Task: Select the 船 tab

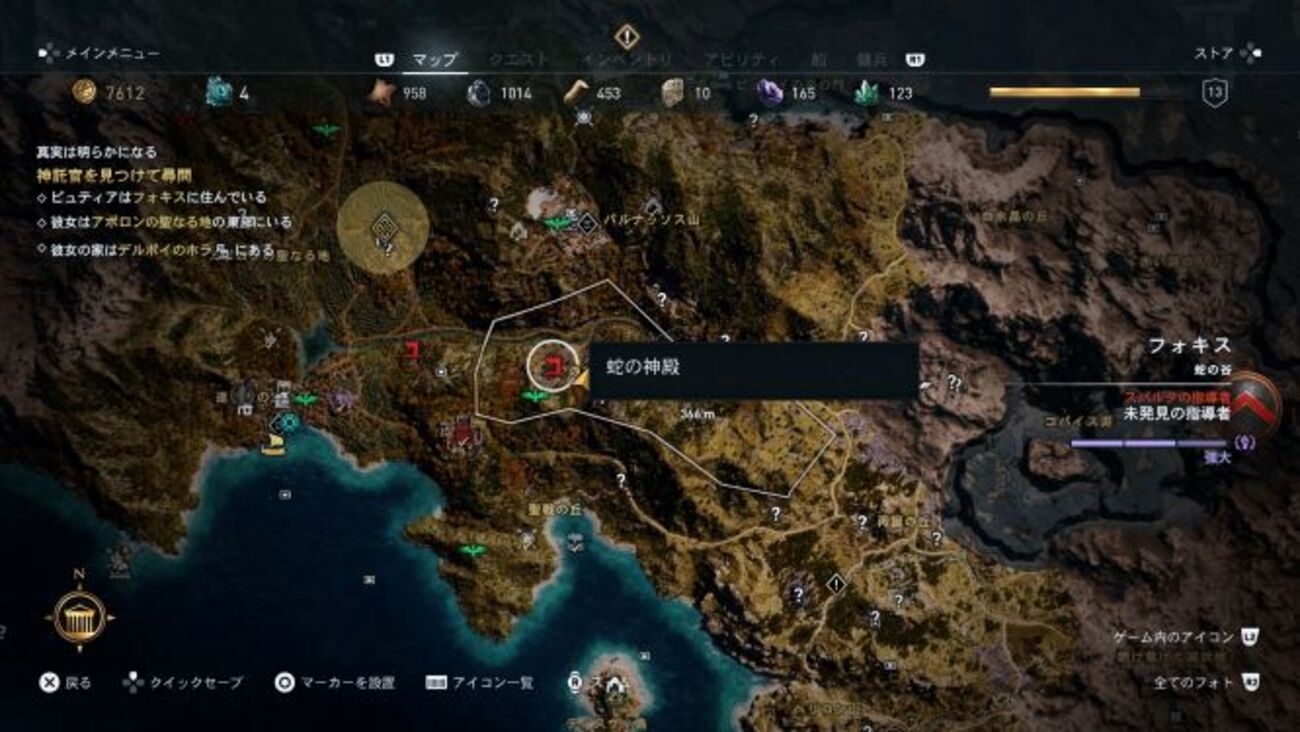Action: point(820,60)
